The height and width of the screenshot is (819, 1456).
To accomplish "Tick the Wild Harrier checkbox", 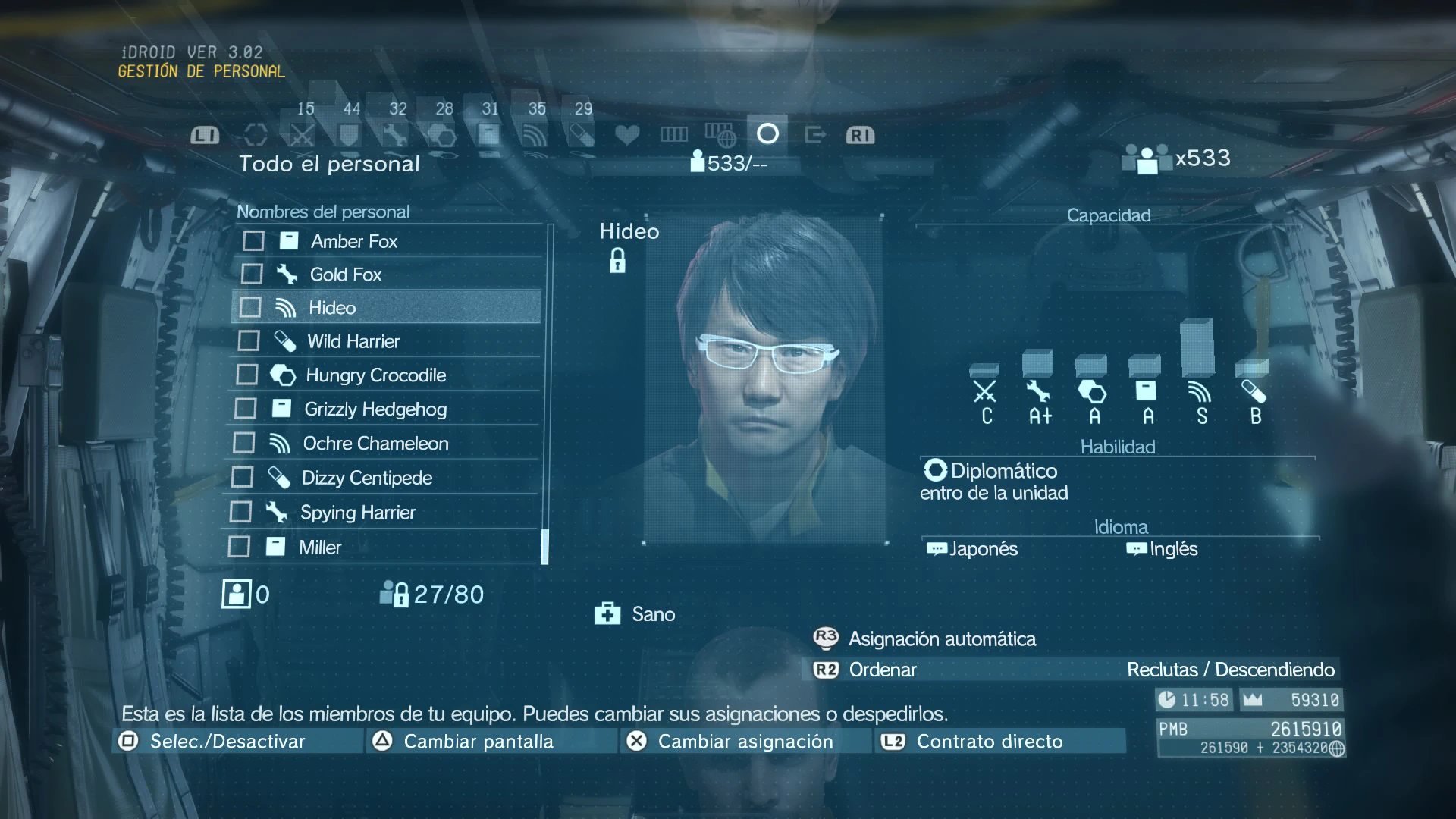I will click(x=249, y=341).
